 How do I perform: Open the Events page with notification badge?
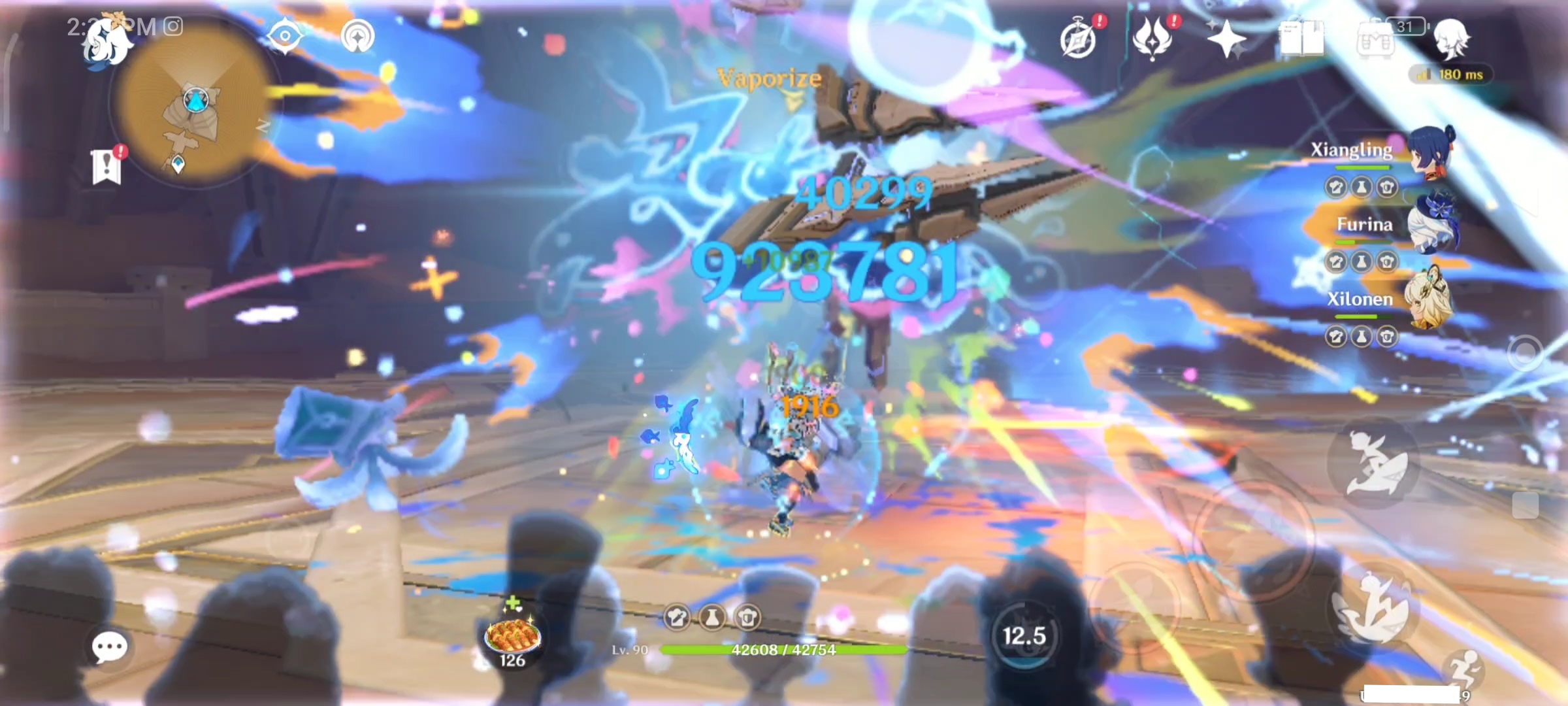(1079, 39)
